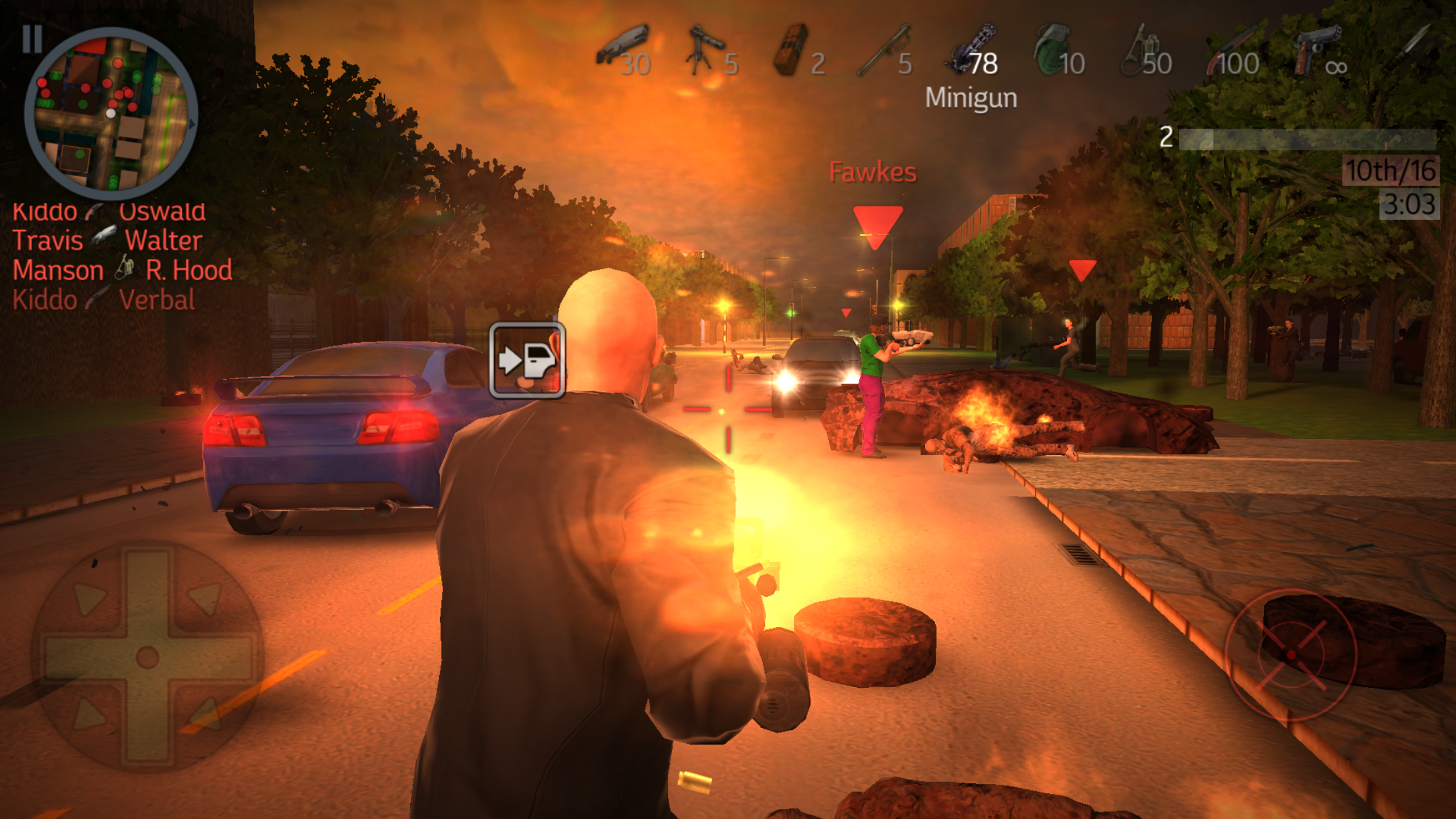Pick the baseball bat melee weapon

[x=884, y=46]
